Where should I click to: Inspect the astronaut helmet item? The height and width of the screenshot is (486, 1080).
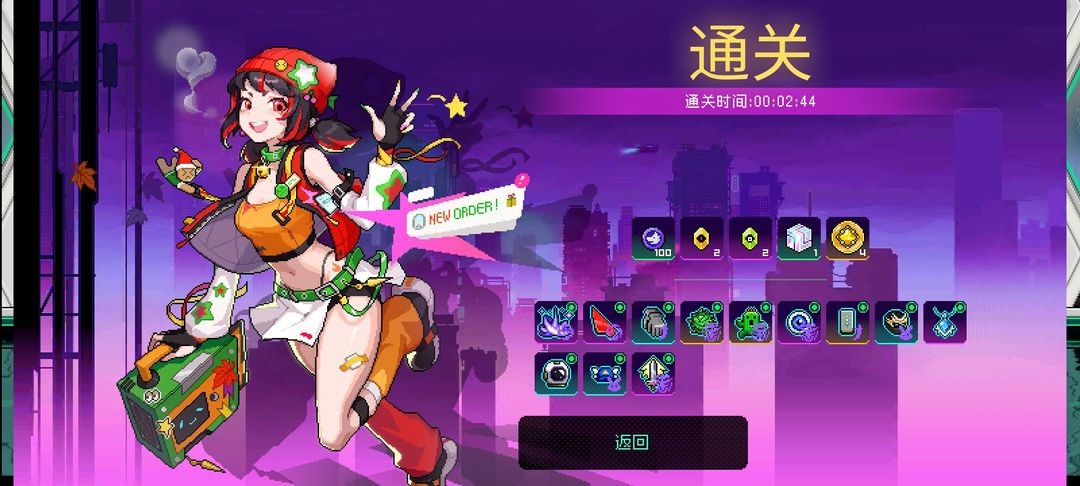pyautogui.click(x=556, y=371)
